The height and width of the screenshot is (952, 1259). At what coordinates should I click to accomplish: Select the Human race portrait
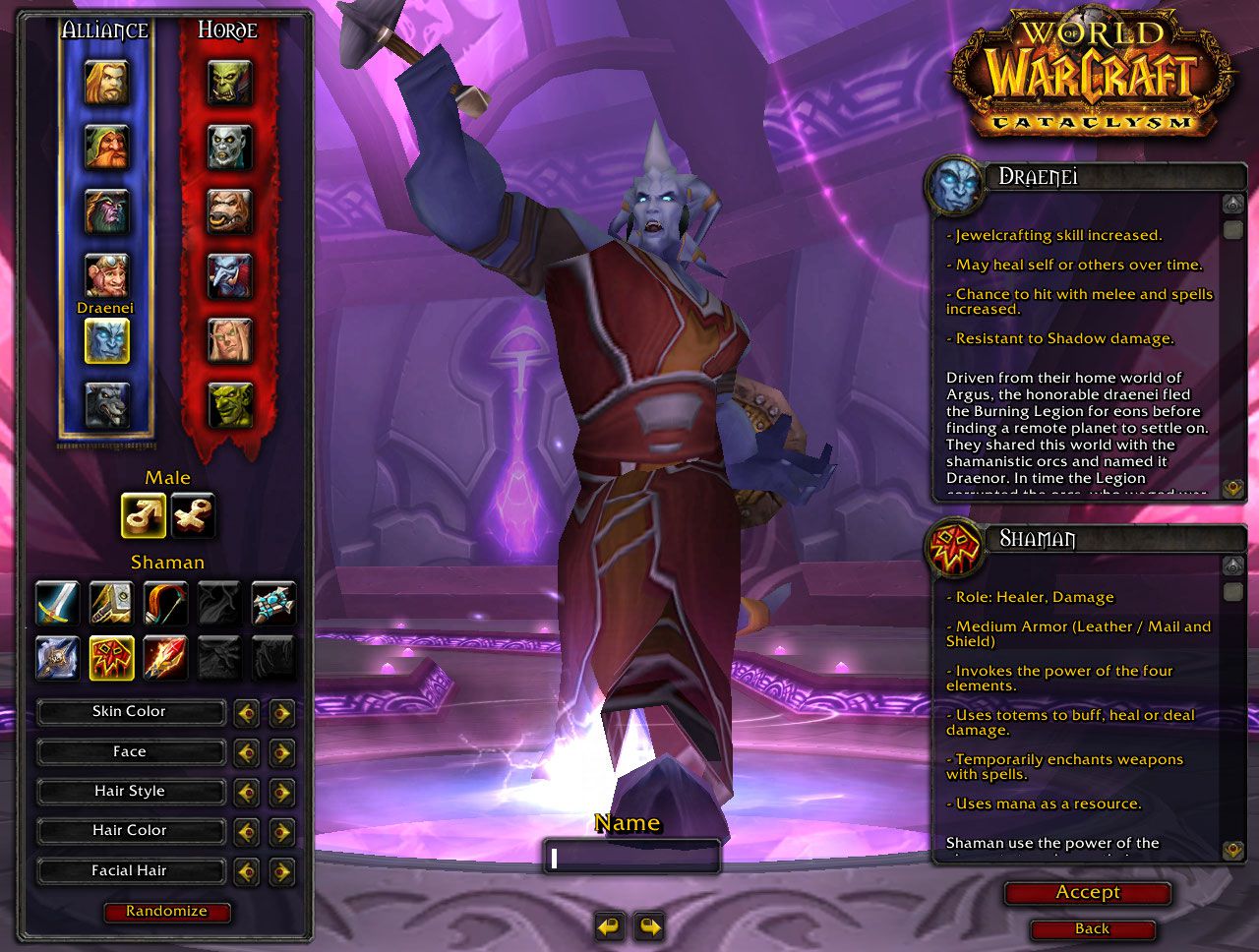(106, 83)
